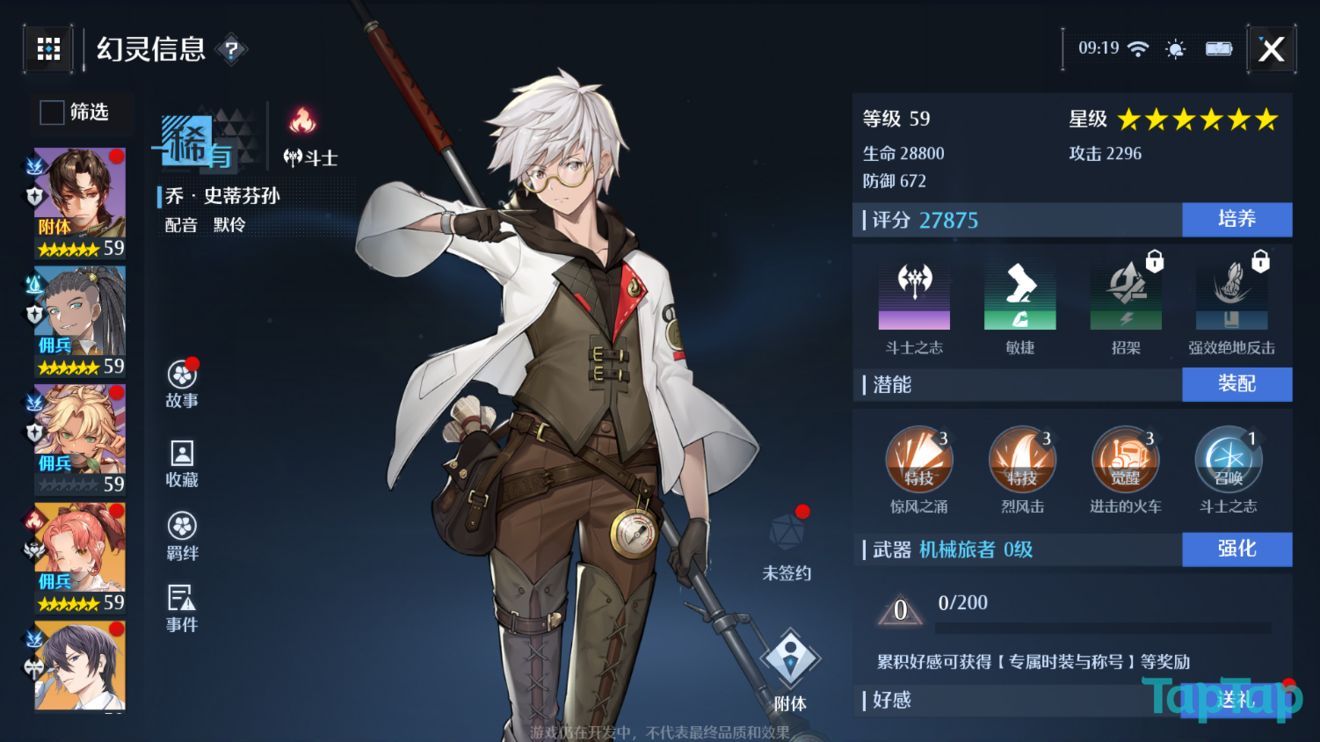This screenshot has width=1320, height=742.
Task: Select the 斗士之志 summon skill icon
Action: (1226, 459)
